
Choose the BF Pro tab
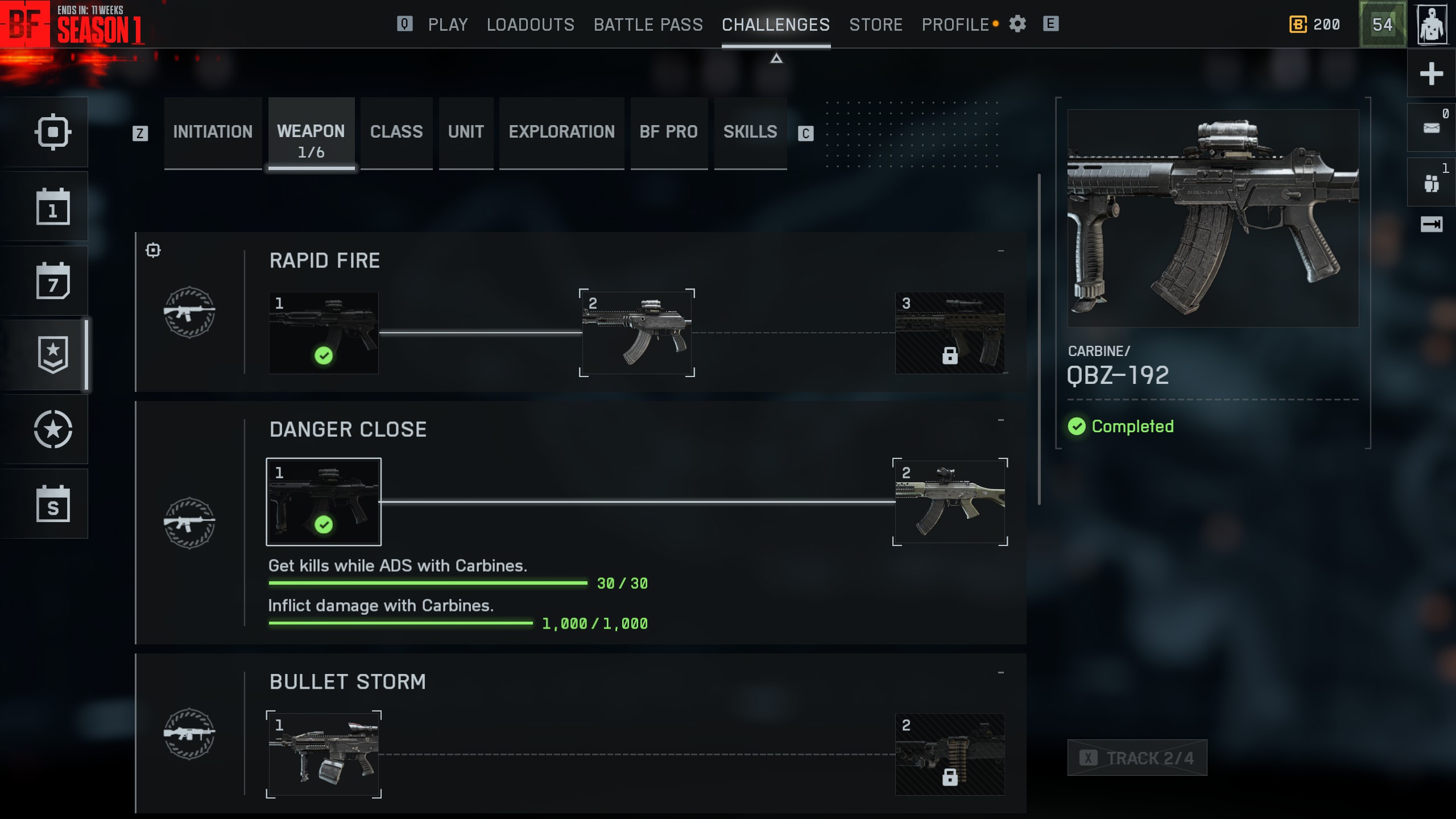[x=668, y=132]
